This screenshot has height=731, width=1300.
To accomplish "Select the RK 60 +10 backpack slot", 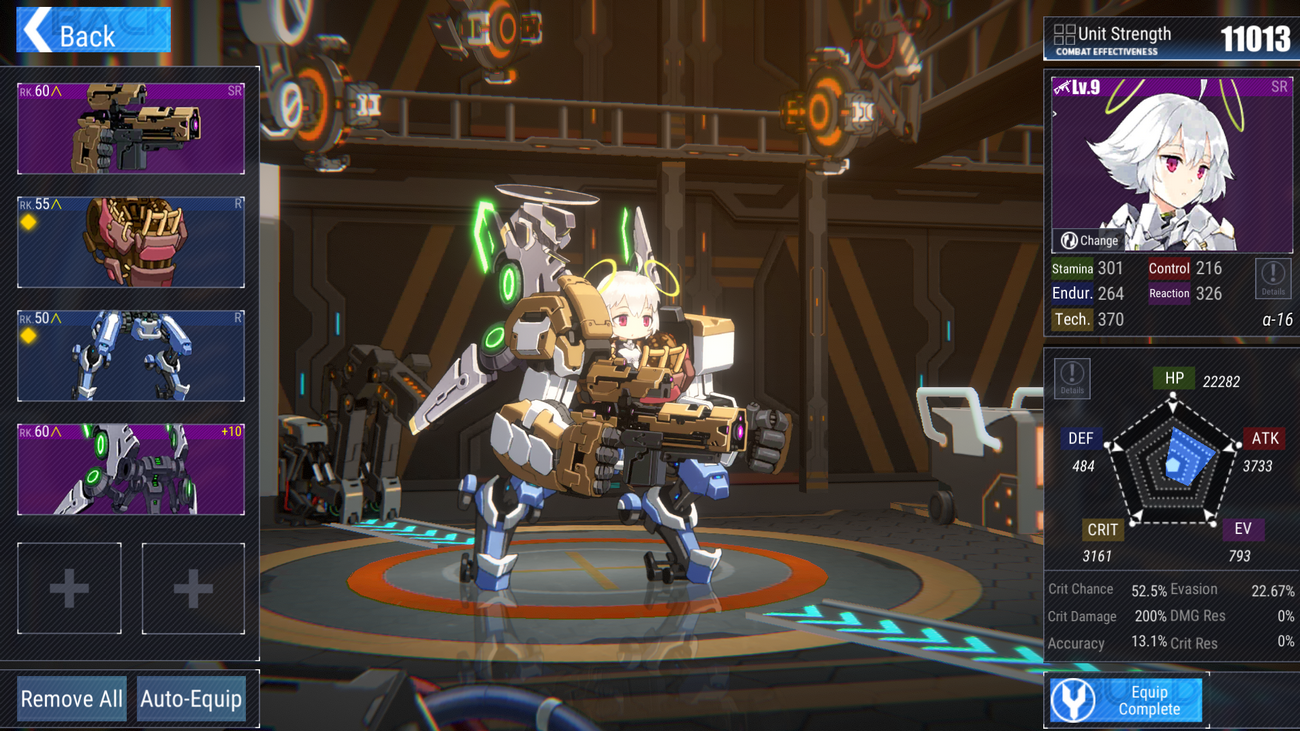I will pyautogui.click(x=131, y=469).
